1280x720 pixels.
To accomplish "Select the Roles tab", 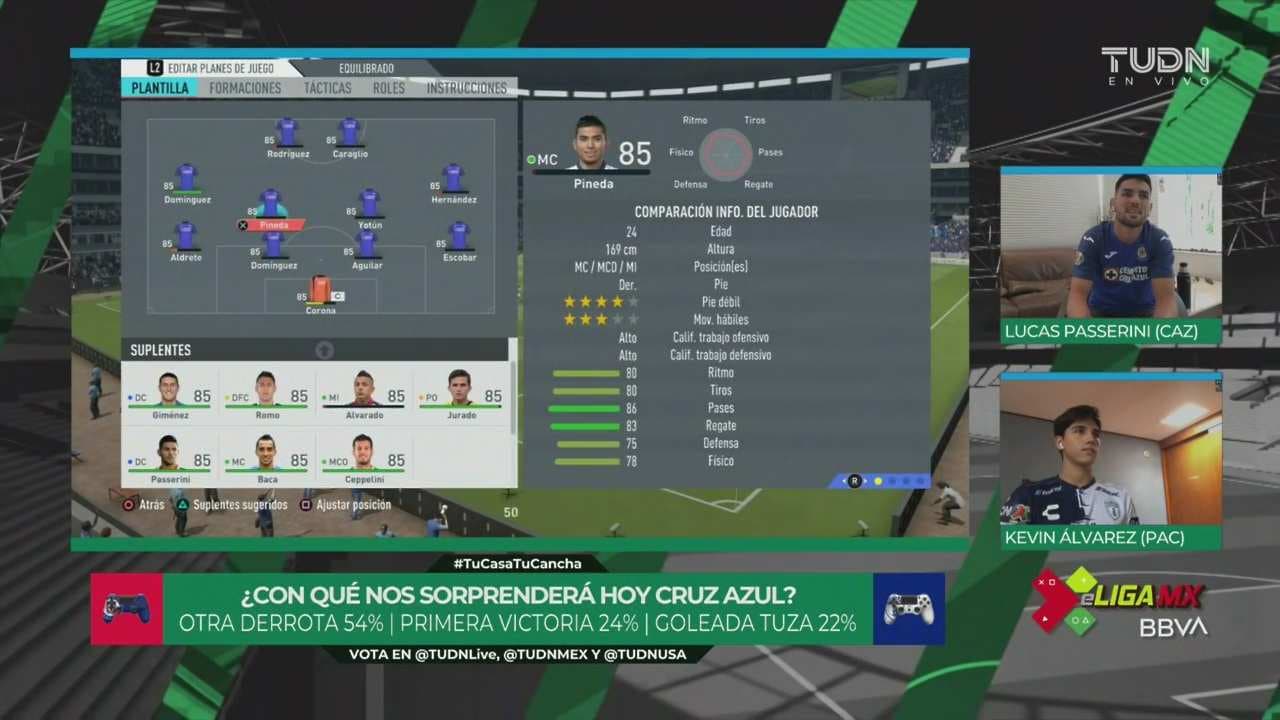I will pyautogui.click(x=389, y=88).
